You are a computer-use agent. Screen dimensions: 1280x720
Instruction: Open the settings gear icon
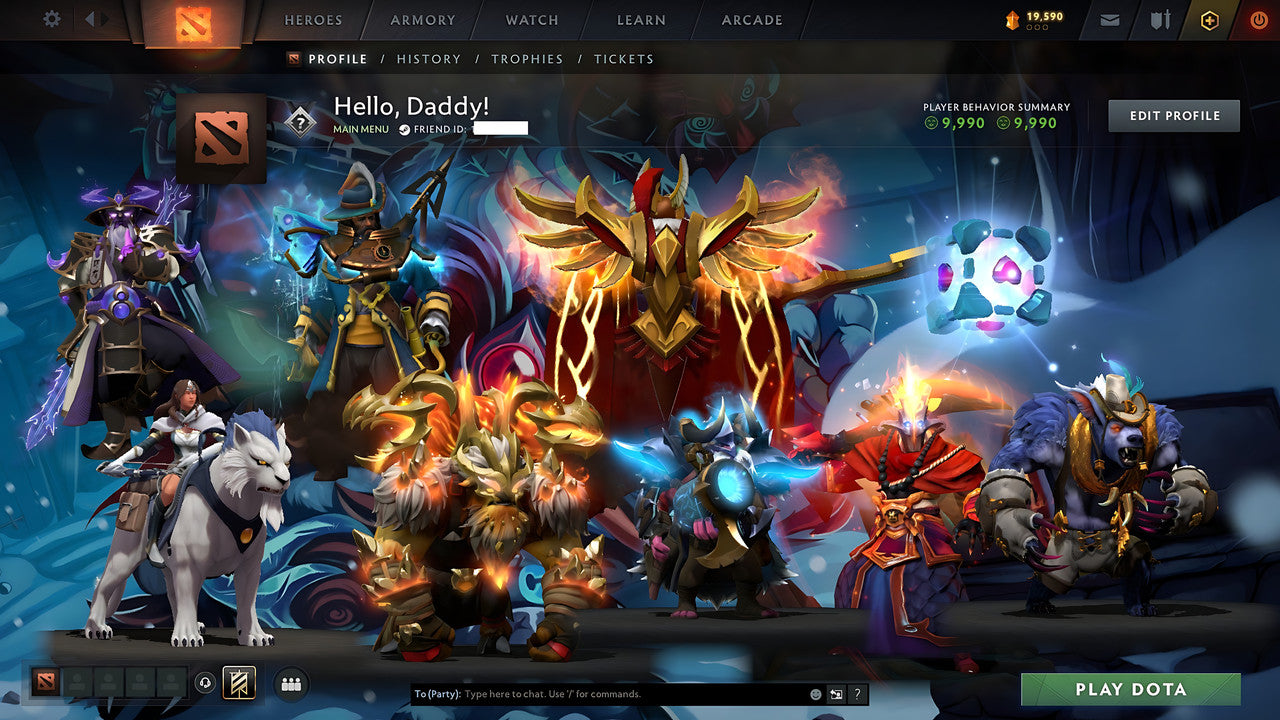(x=52, y=19)
